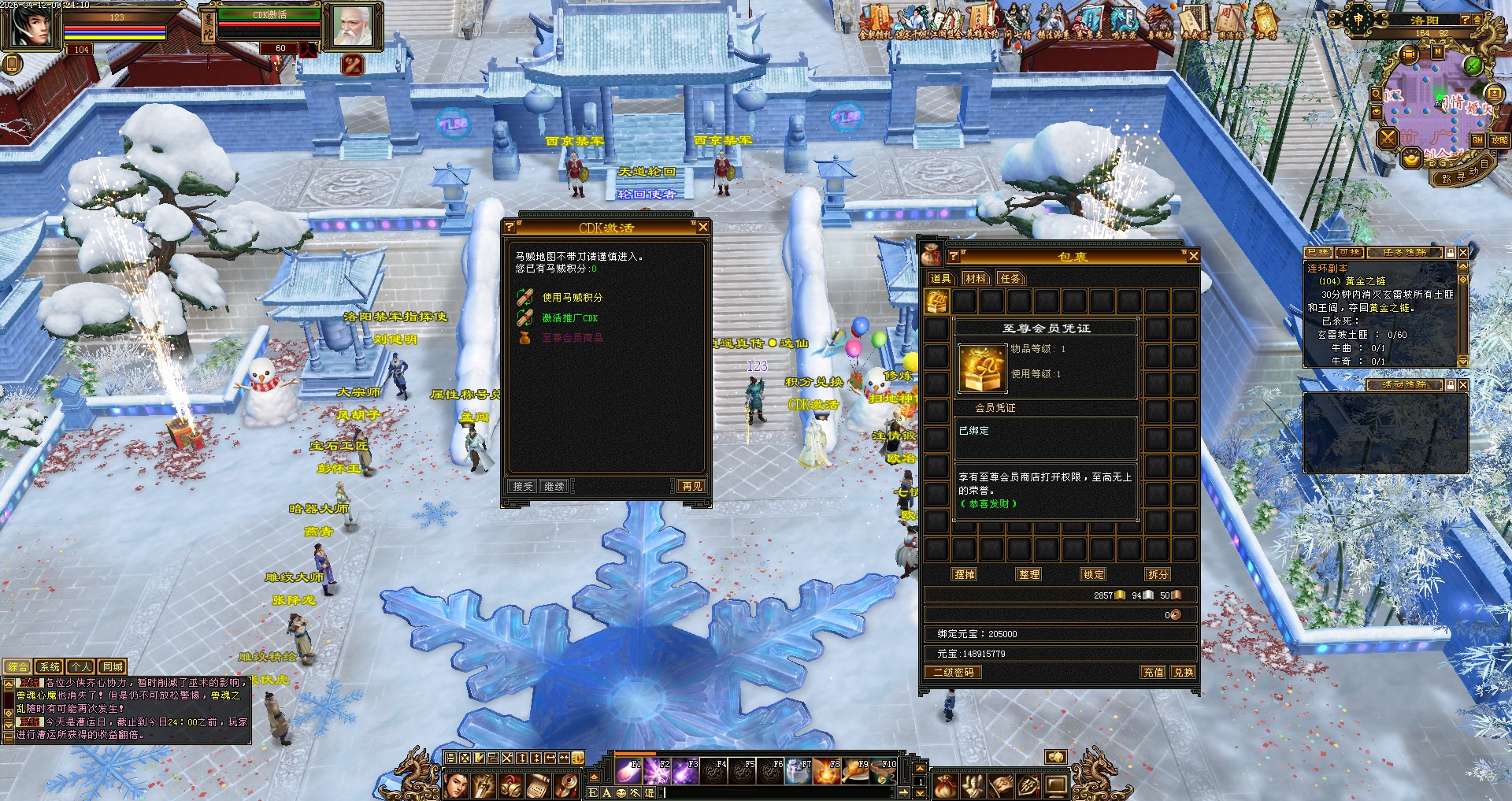Close the 包裹 inventory window
The image size is (1512, 801).
[1193, 256]
